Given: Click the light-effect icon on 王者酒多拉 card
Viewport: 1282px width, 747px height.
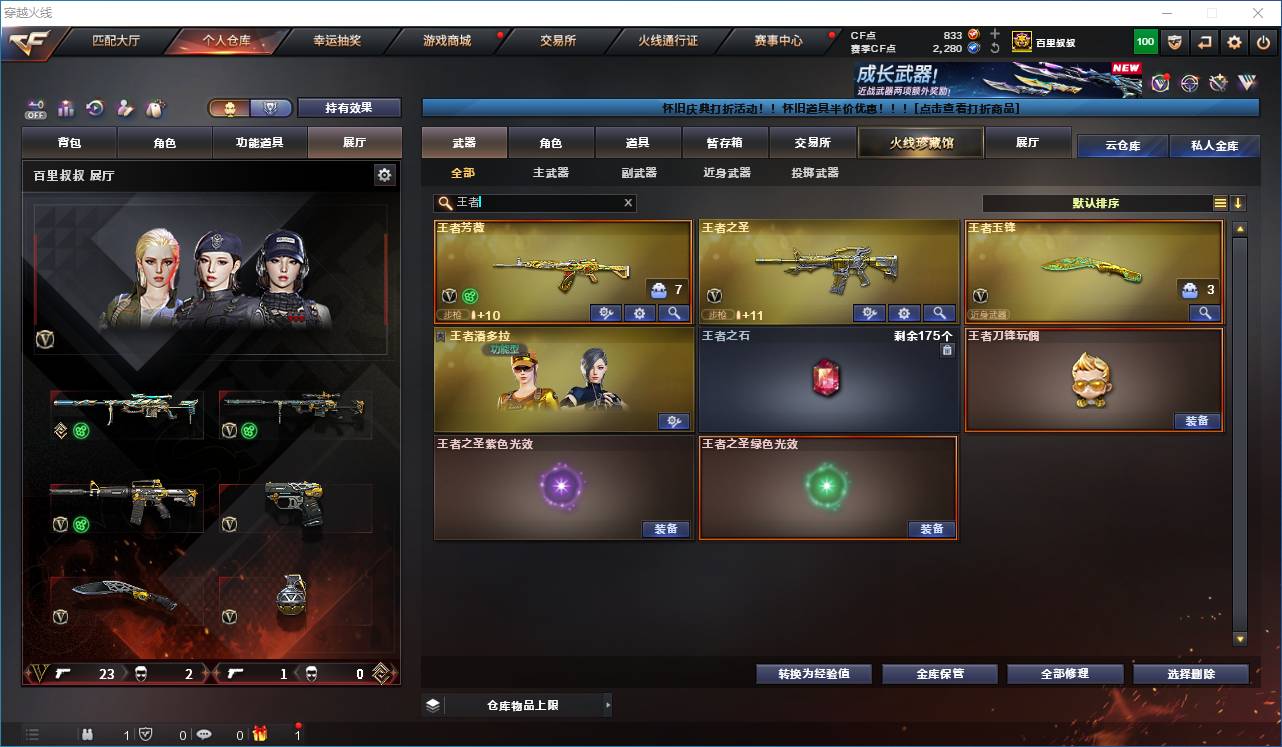Looking at the screenshot, I should pos(674,421).
